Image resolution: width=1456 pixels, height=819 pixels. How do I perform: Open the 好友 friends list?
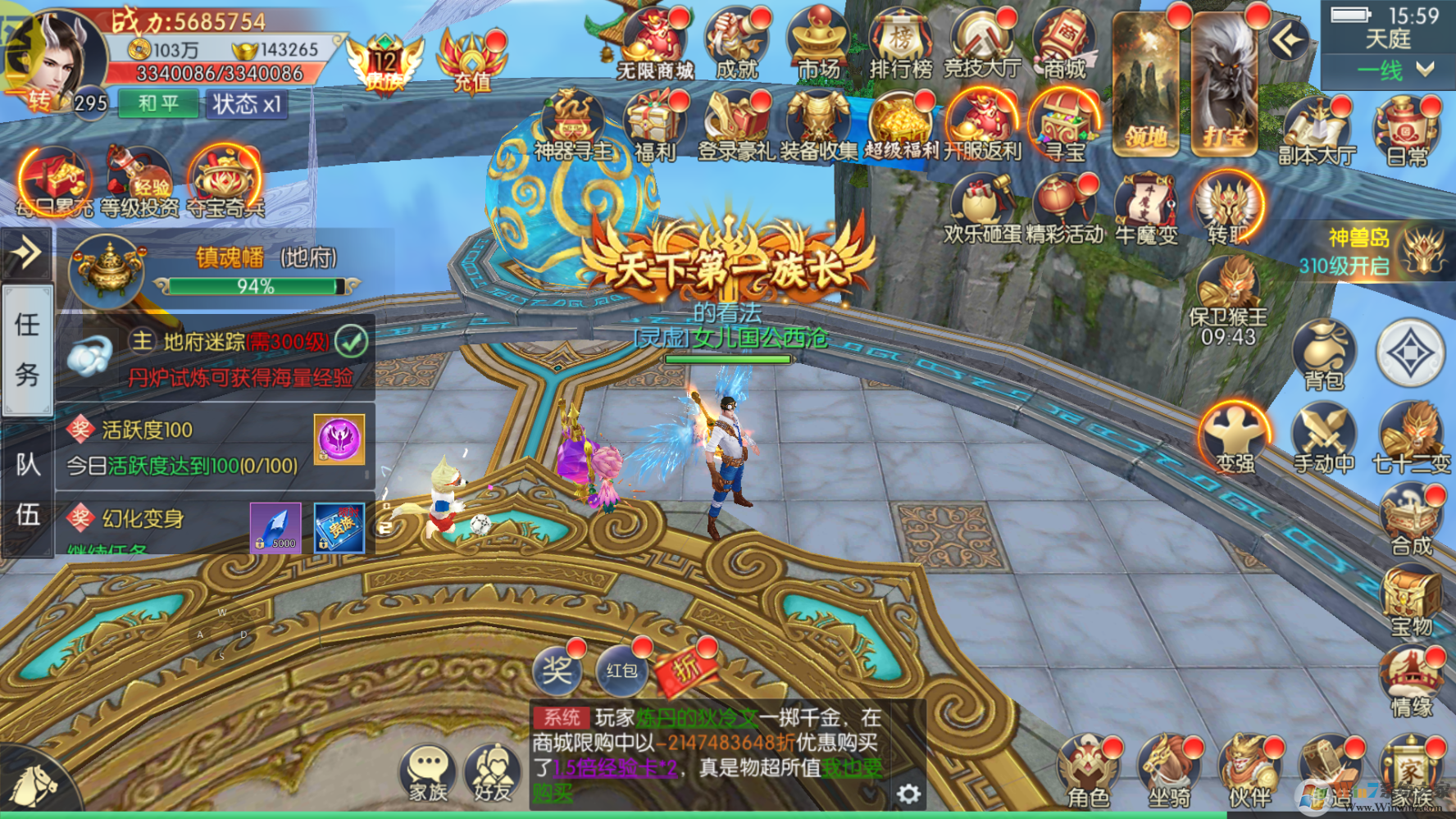[x=492, y=773]
